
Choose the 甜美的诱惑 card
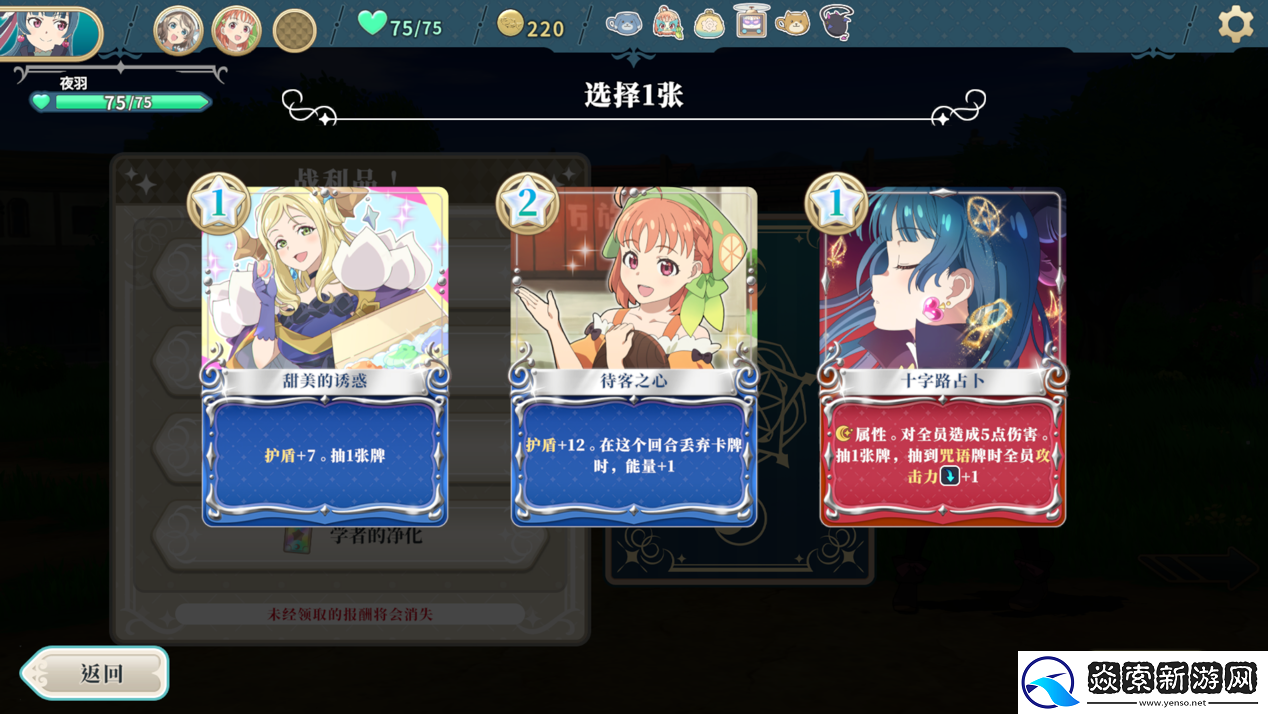(325, 356)
